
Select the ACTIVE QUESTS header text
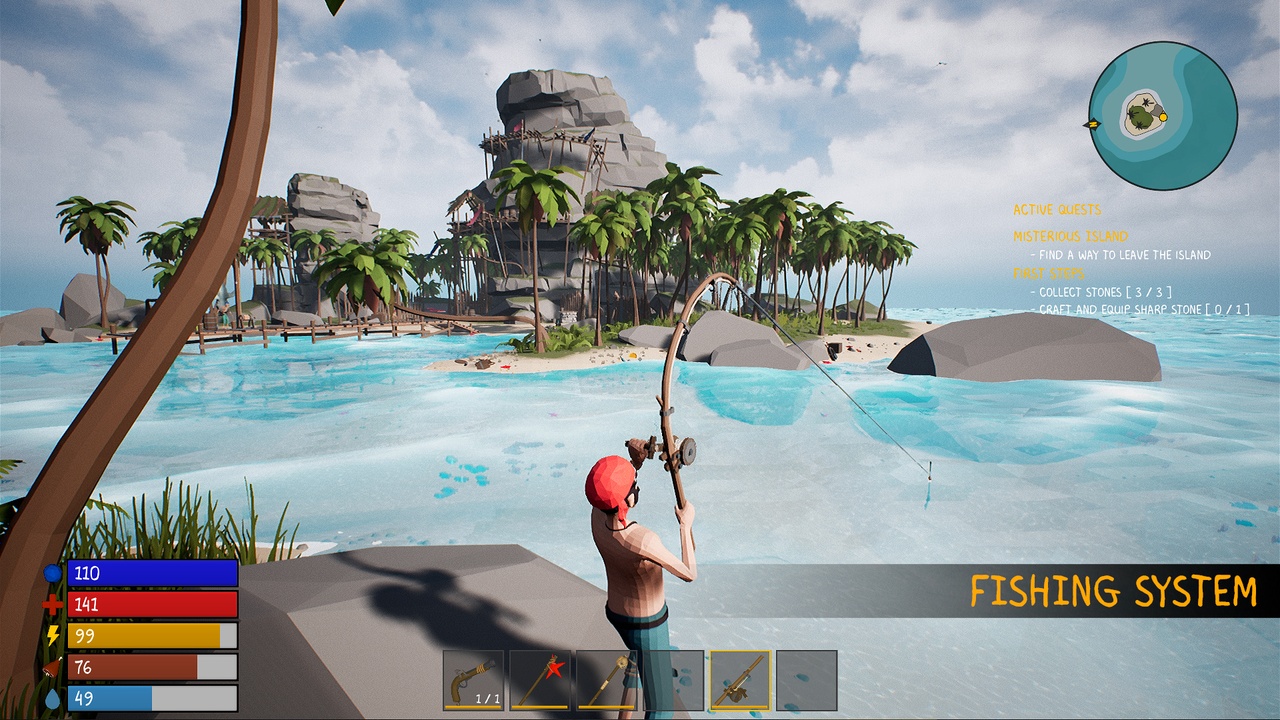(x=1056, y=209)
